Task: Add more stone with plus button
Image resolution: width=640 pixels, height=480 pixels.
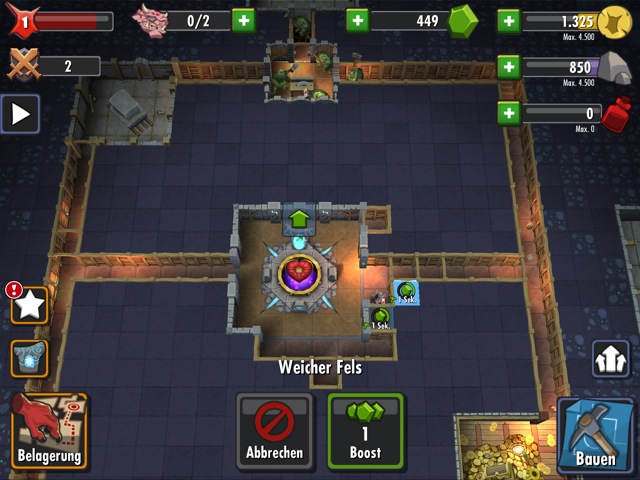Action: click(508, 67)
